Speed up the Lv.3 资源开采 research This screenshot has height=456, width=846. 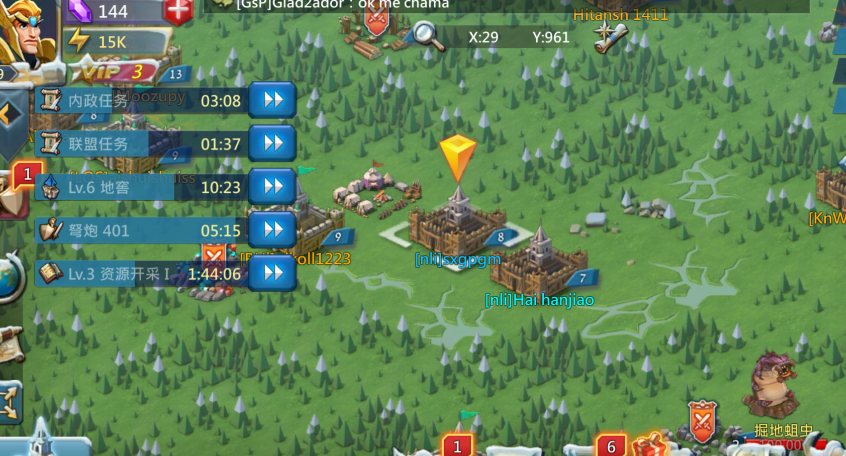click(x=271, y=273)
